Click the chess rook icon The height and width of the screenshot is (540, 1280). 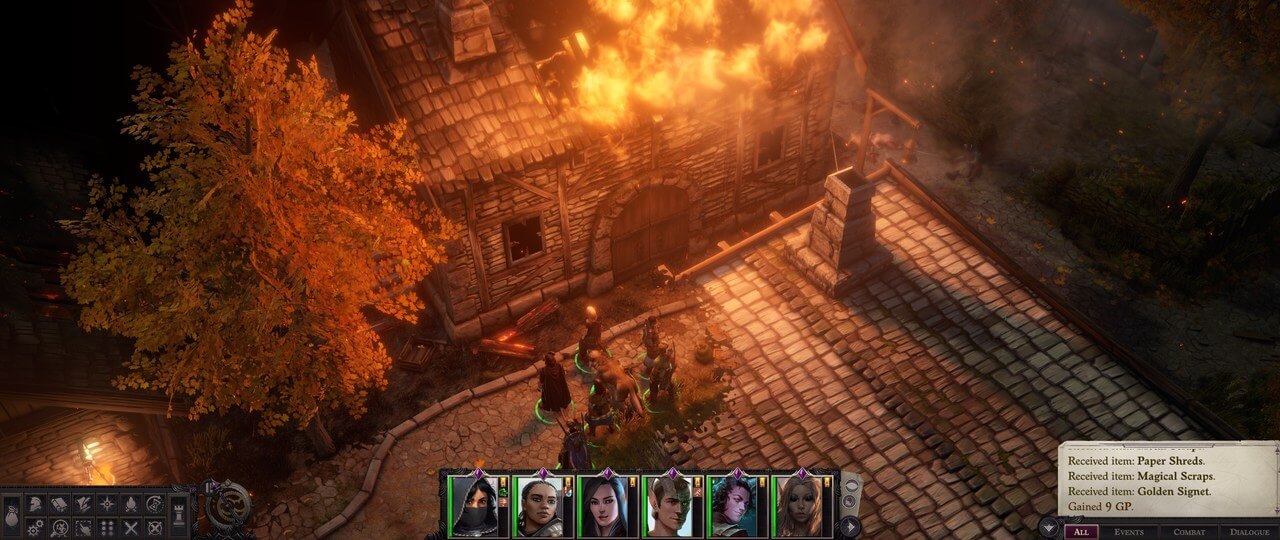coord(178,516)
